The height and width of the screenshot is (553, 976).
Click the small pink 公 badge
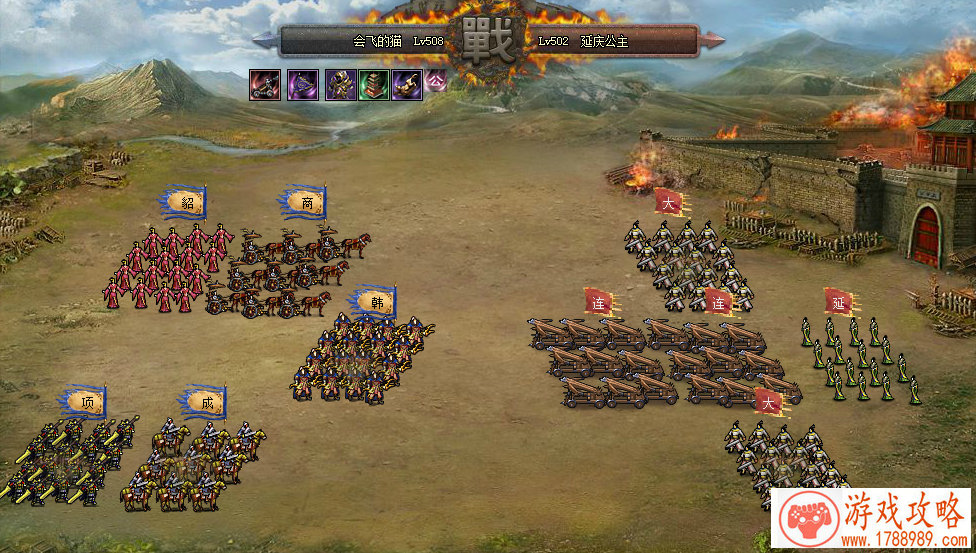point(436,80)
